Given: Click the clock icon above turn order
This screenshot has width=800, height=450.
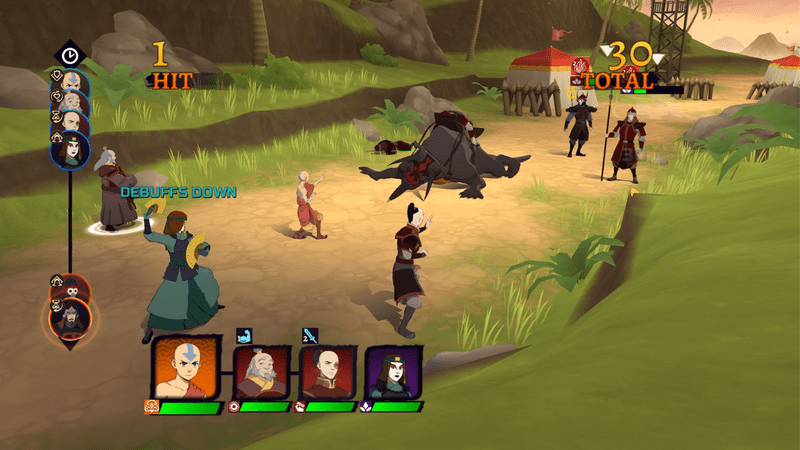Looking at the screenshot, I should [70, 55].
